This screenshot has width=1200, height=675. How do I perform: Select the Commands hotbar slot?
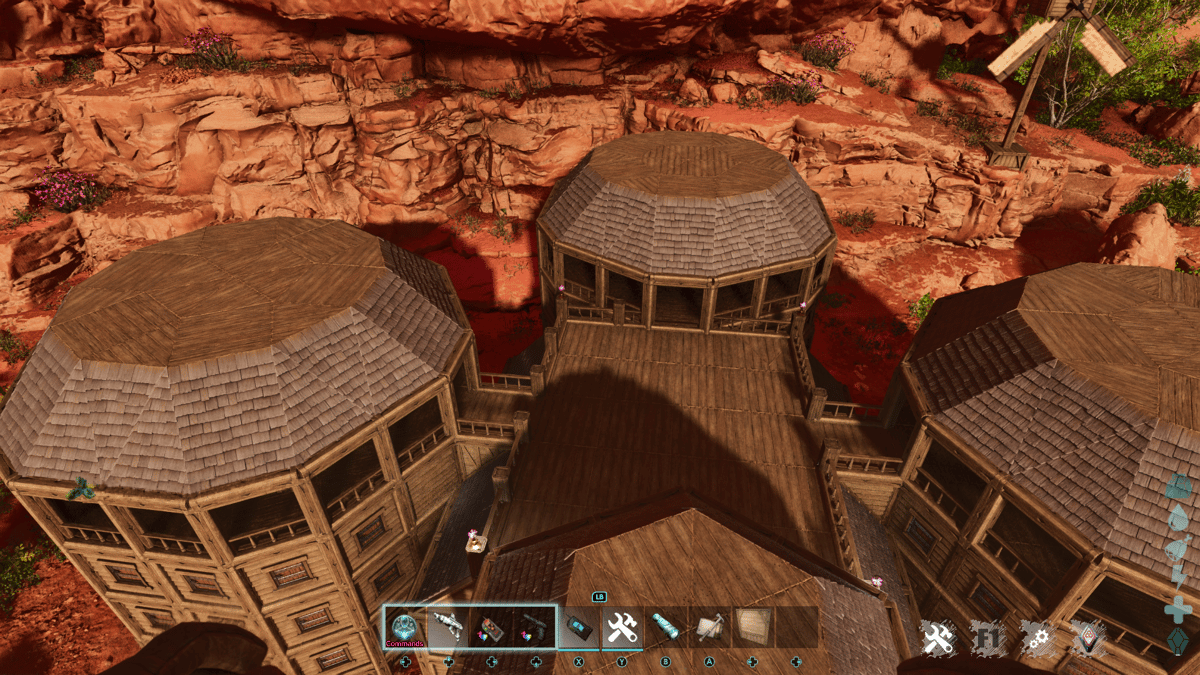click(406, 627)
